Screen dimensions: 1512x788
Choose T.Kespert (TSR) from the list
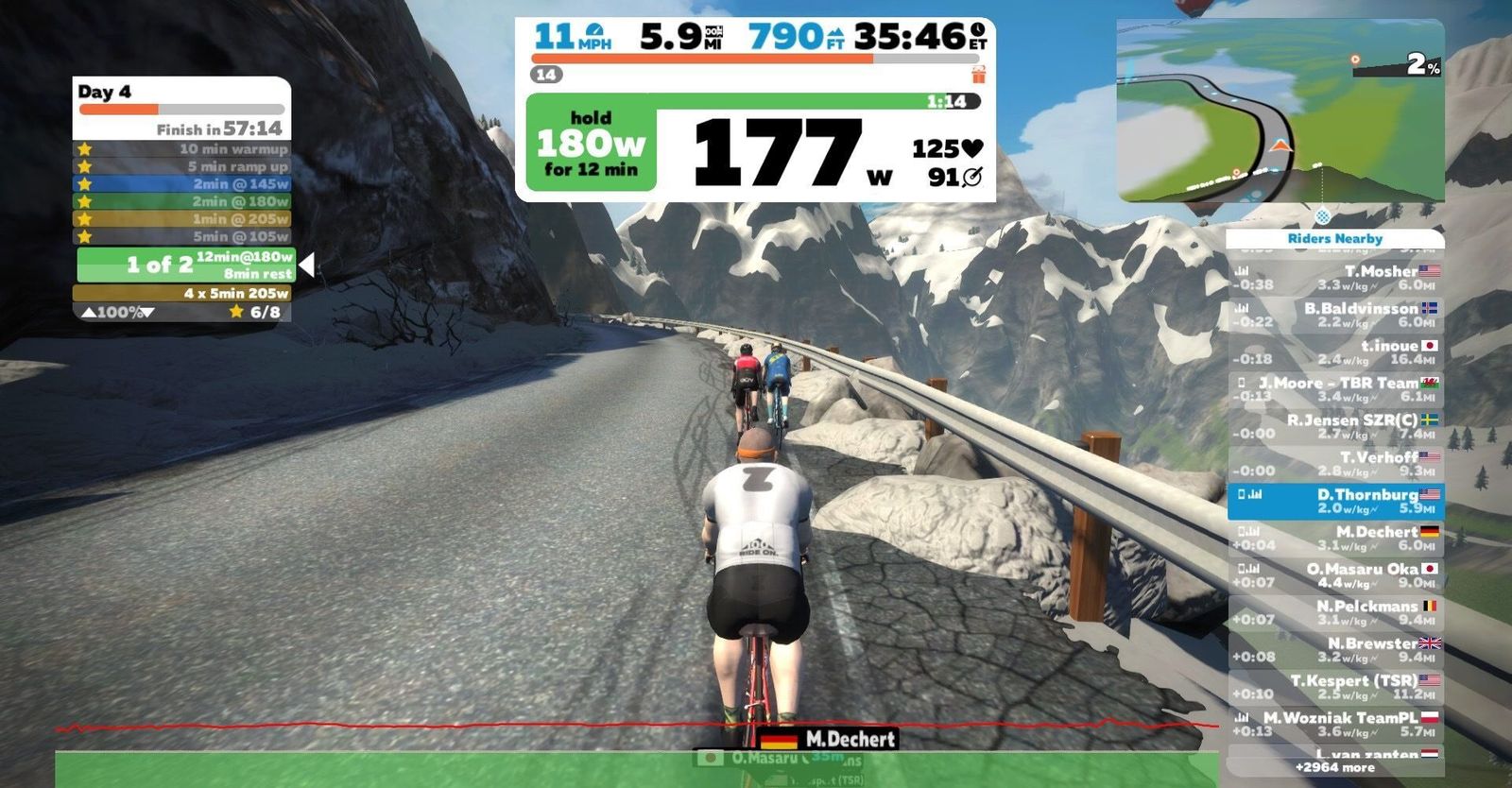[1335, 687]
